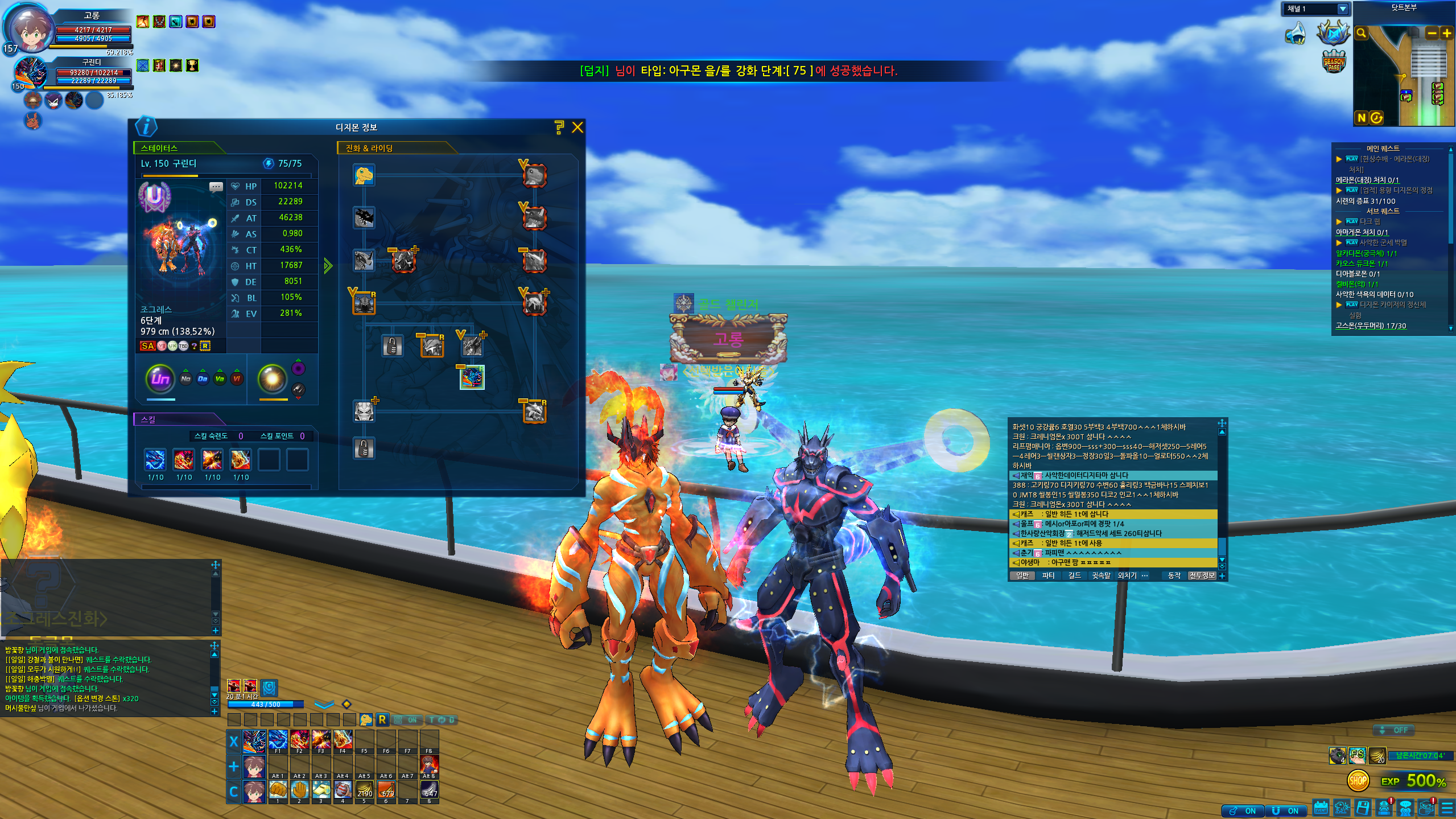Zoom in the minimap with the plus button
Viewport: 1456px width, 819px height.
1446,33
